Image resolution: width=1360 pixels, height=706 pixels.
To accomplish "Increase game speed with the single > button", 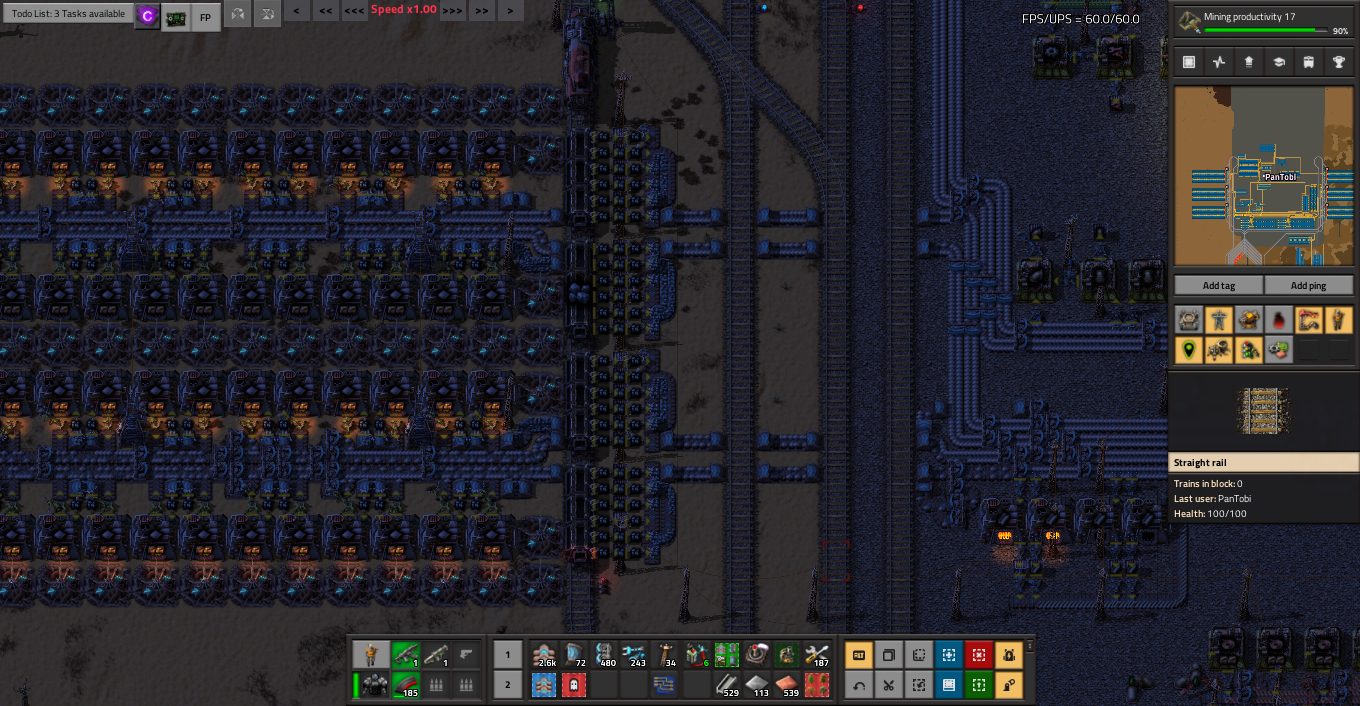I will [x=510, y=10].
